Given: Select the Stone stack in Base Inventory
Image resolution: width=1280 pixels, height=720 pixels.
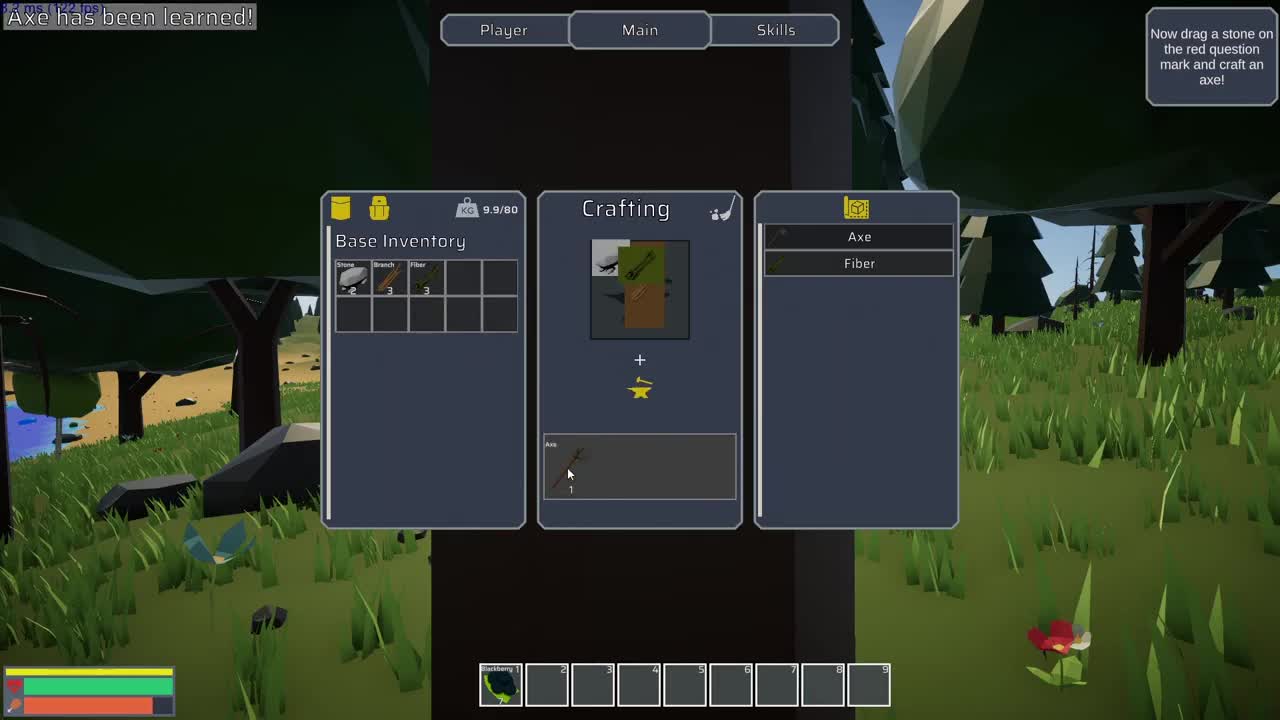Looking at the screenshot, I should pos(354,278).
